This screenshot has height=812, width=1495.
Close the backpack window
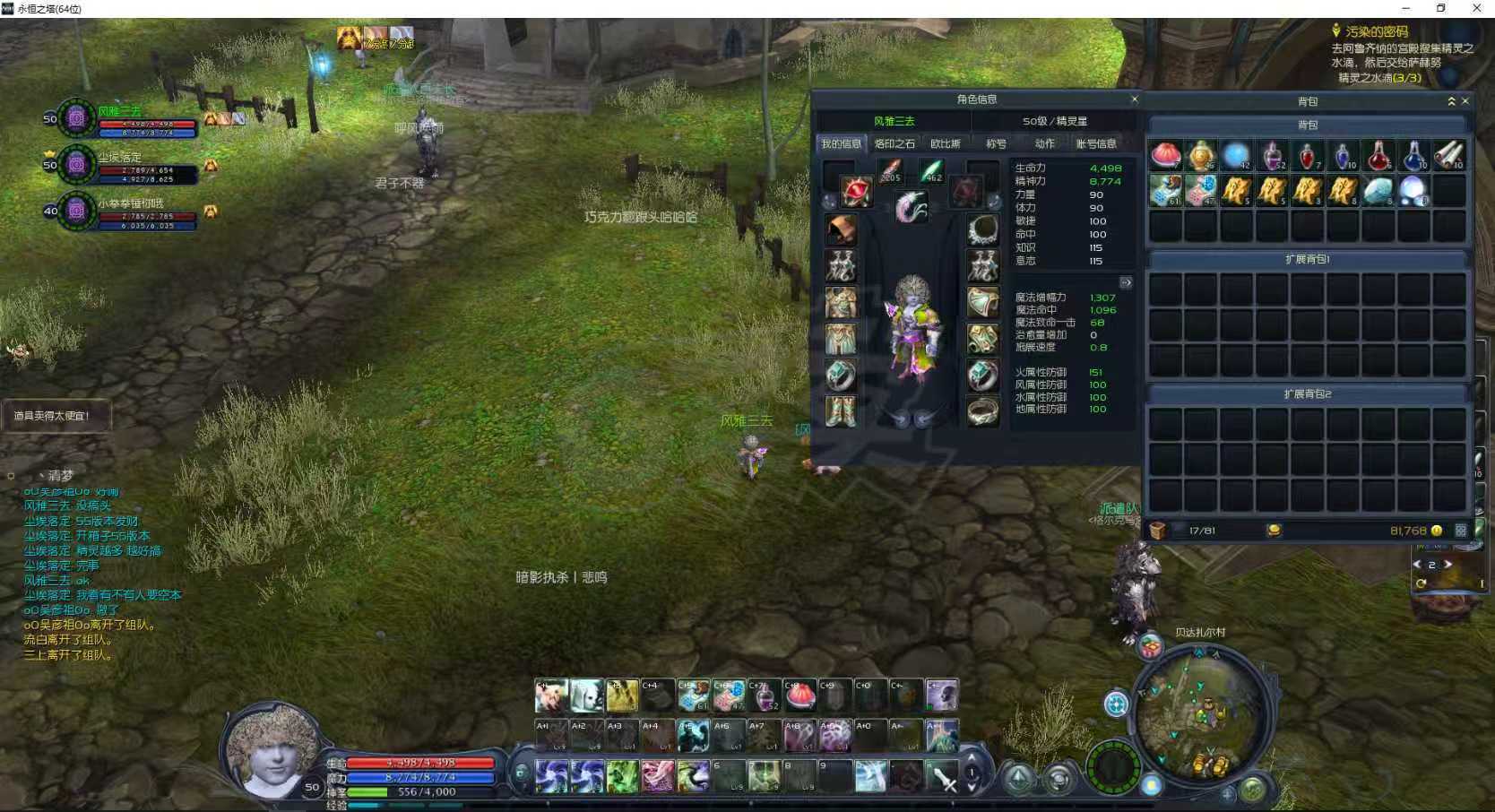1465,101
